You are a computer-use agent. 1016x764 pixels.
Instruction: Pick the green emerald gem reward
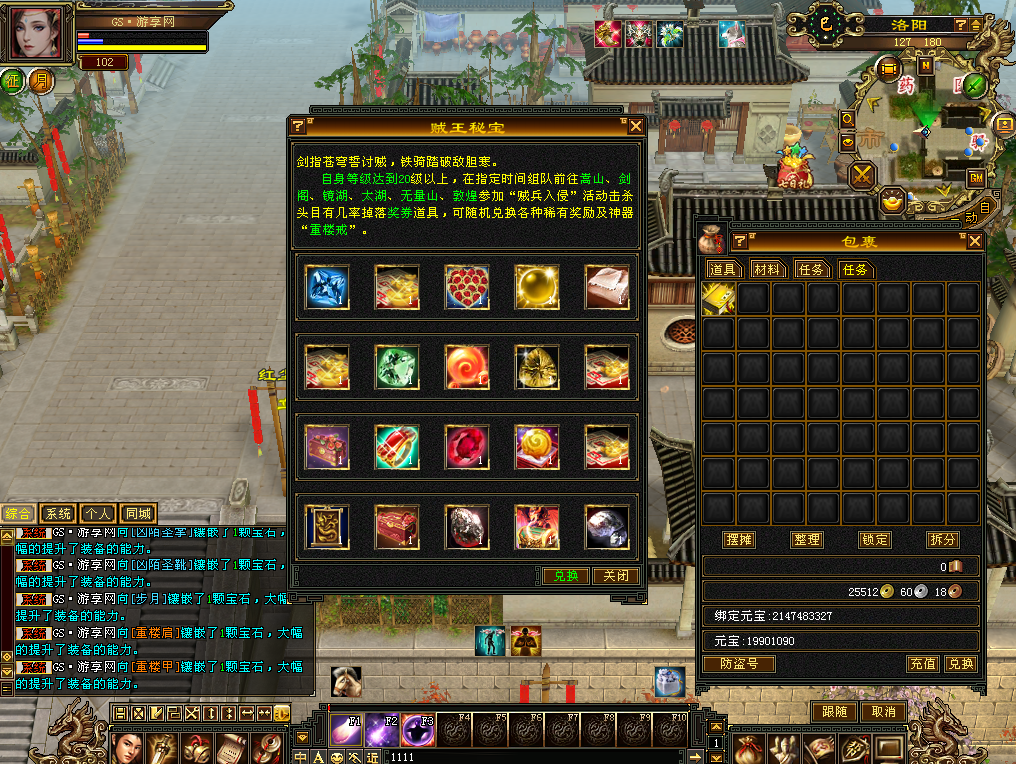(396, 367)
